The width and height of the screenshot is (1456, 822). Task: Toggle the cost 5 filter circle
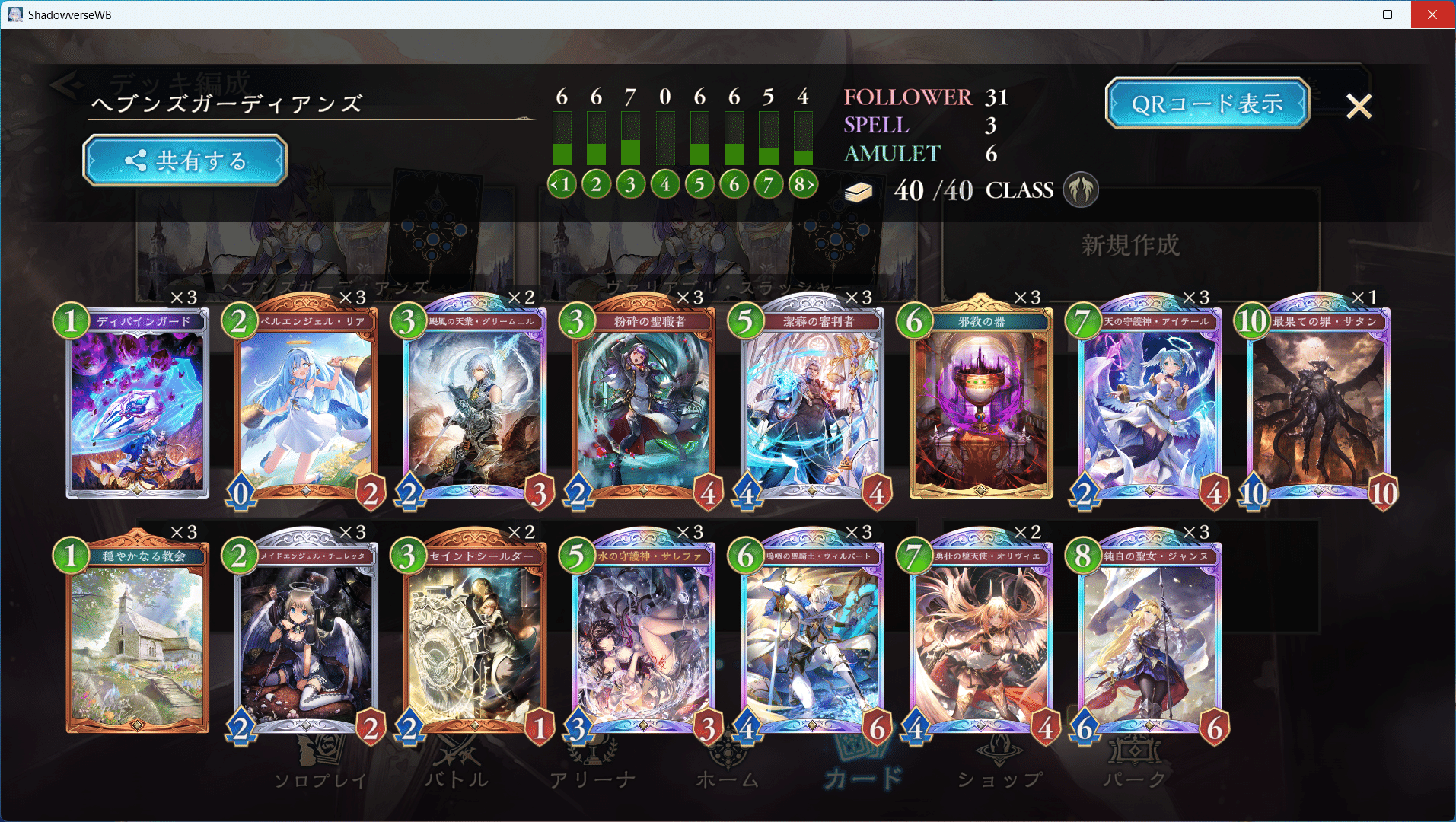(699, 183)
